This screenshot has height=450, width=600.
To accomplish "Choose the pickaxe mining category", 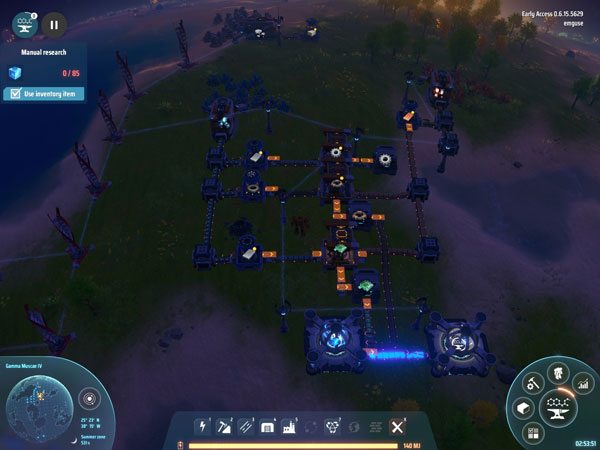I will [x=222, y=426].
